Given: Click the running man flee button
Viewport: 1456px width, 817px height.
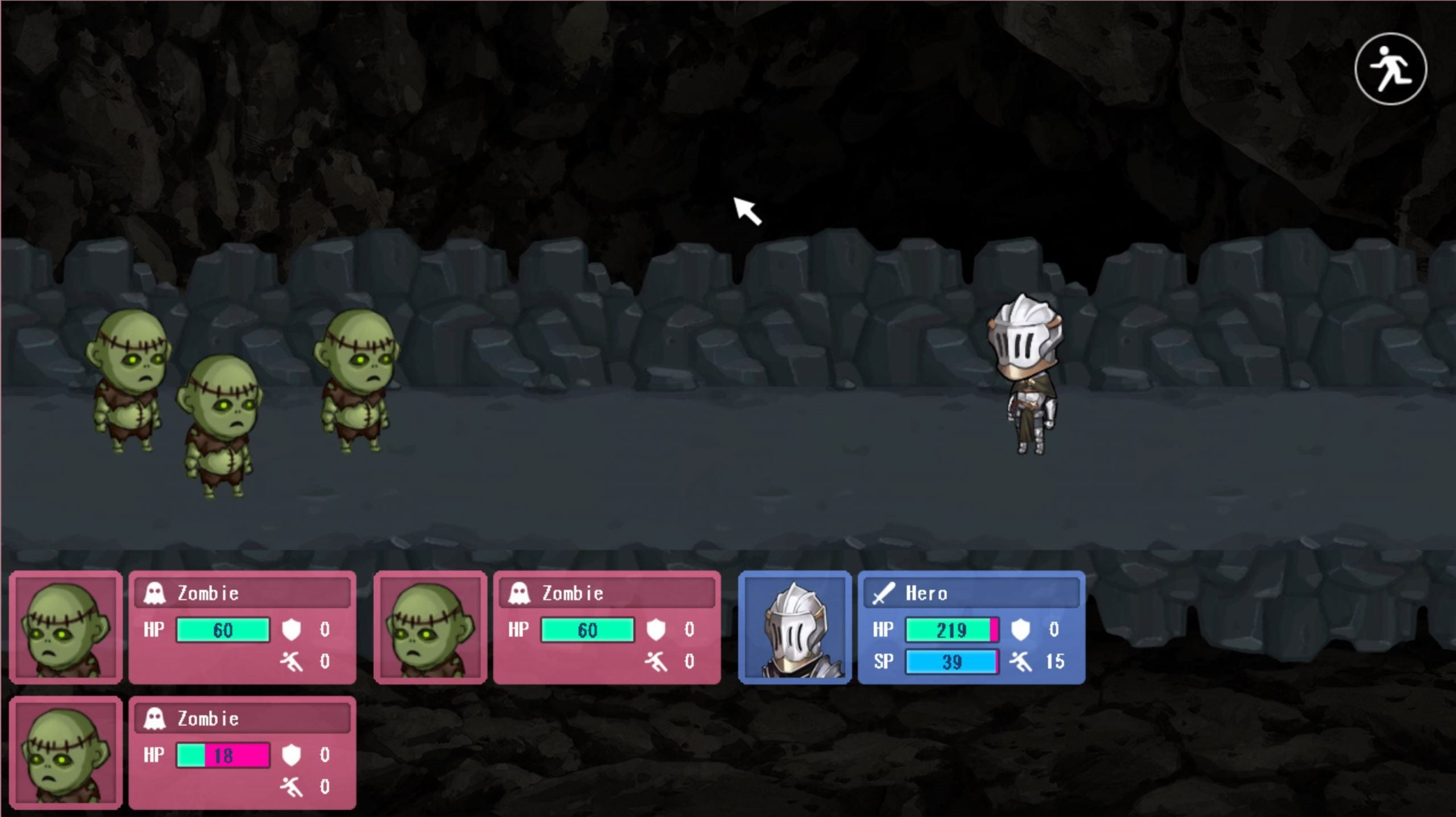Looking at the screenshot, I should 1391,69.
